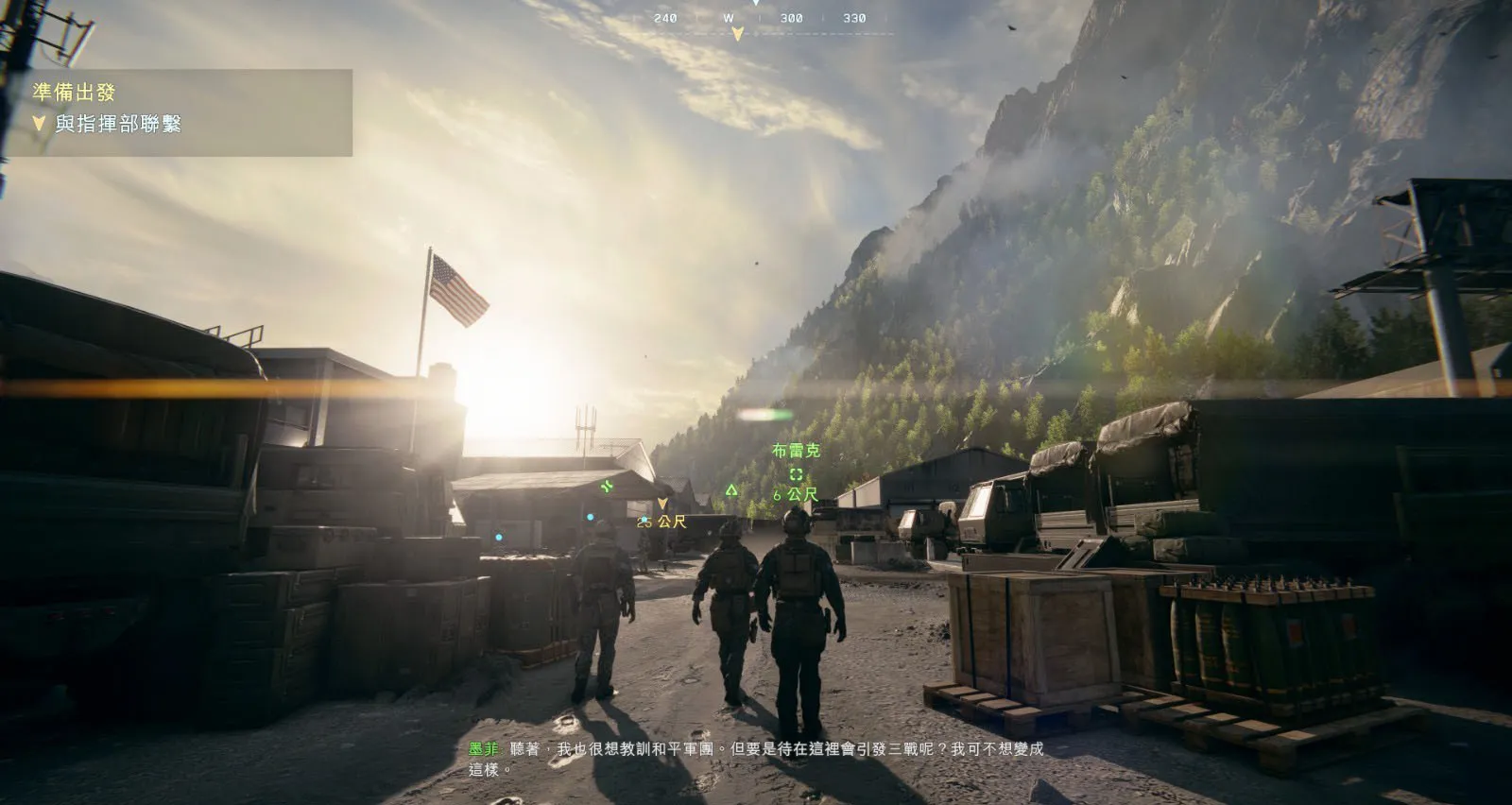Click the yellow objective waypoint chevron marker
This screenshot has width=1512, height=805.
pyautogui.click(x=662, y=504)
